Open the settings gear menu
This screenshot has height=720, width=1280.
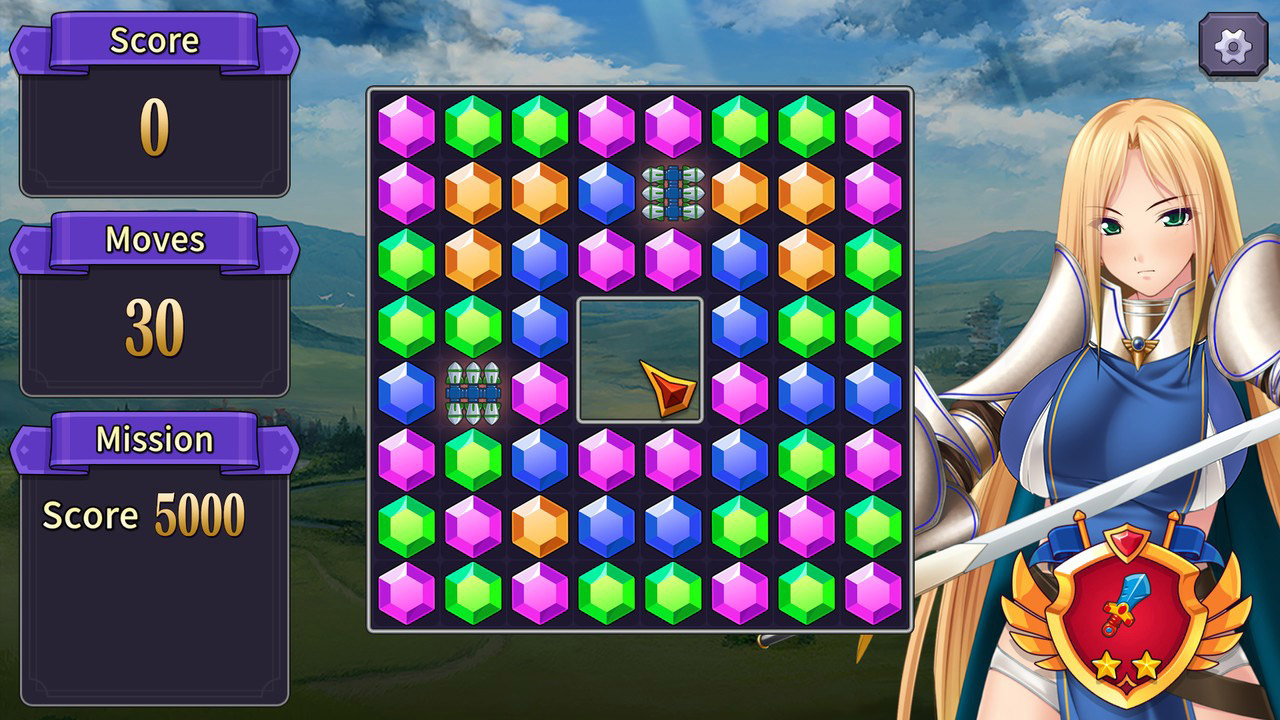click(x=1232, y=44)
